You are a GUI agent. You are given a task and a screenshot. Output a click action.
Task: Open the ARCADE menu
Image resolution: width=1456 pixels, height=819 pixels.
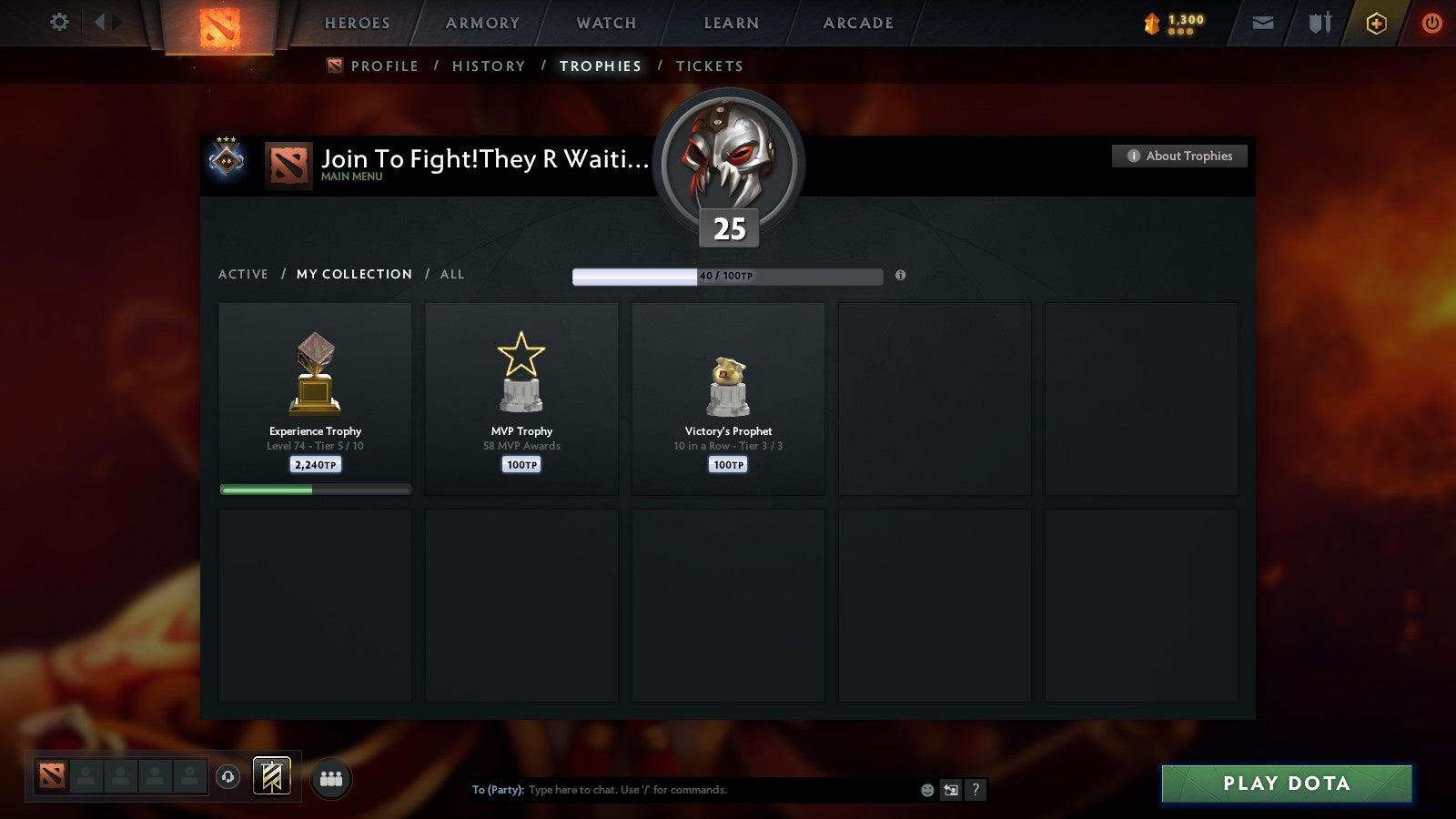pyautogui.click(x=856, y=23)
